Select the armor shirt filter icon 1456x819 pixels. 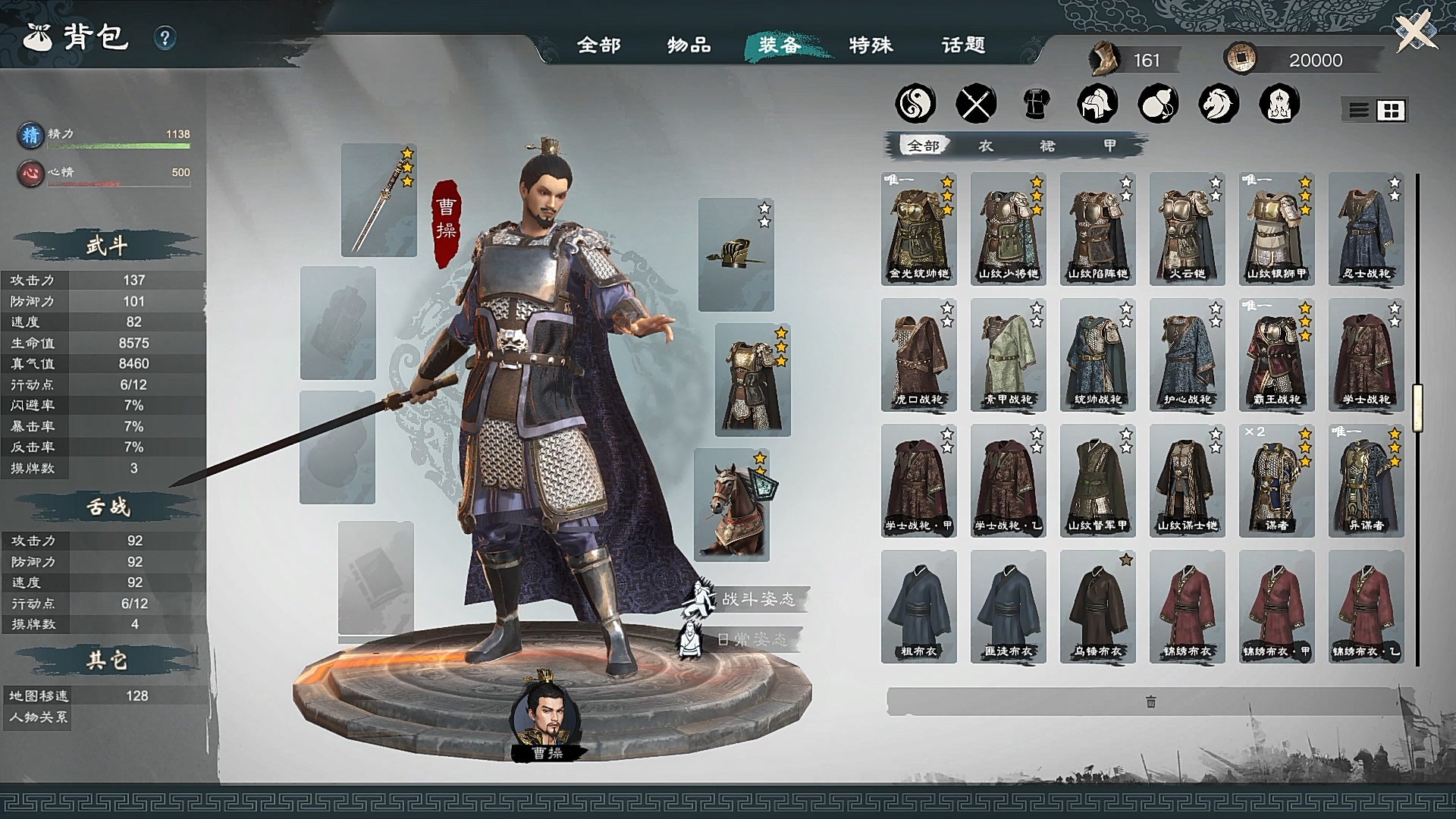1037,104
